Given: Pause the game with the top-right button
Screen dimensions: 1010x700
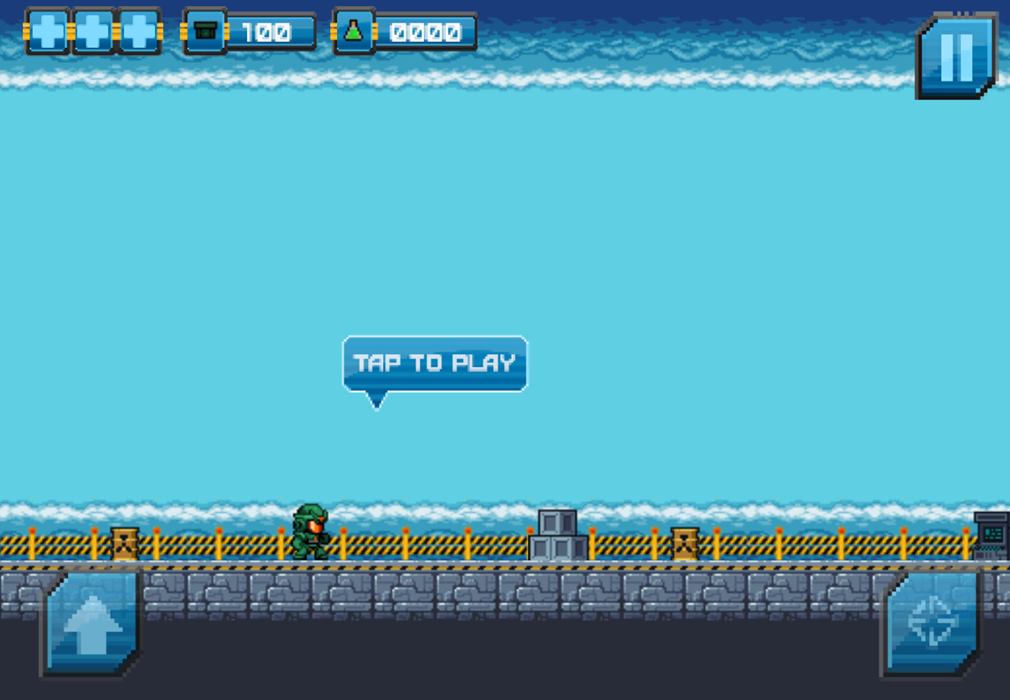Looking at the screenshot, I should tap(956, 56).
